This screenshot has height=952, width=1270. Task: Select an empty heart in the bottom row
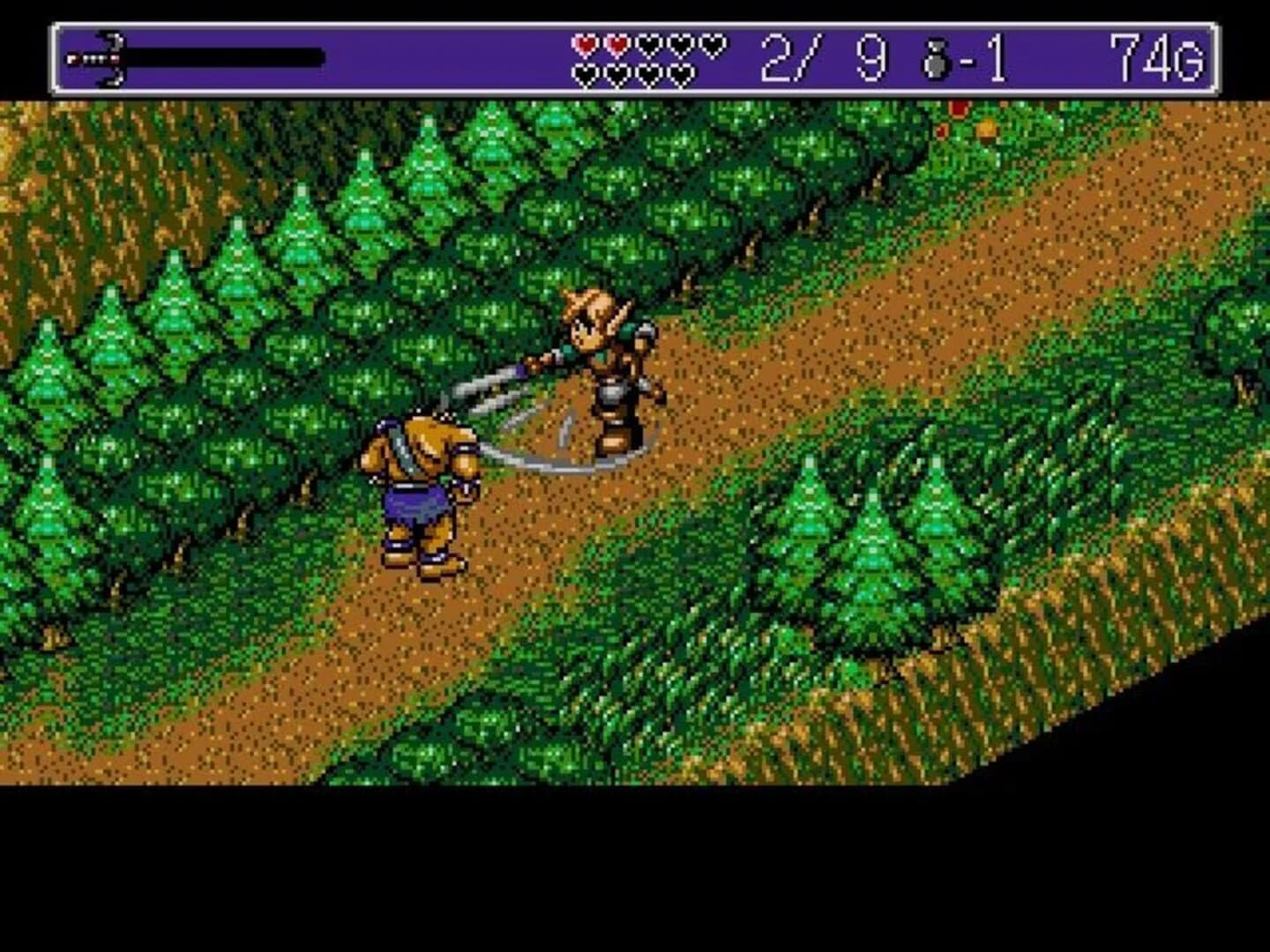click(617, 75)
